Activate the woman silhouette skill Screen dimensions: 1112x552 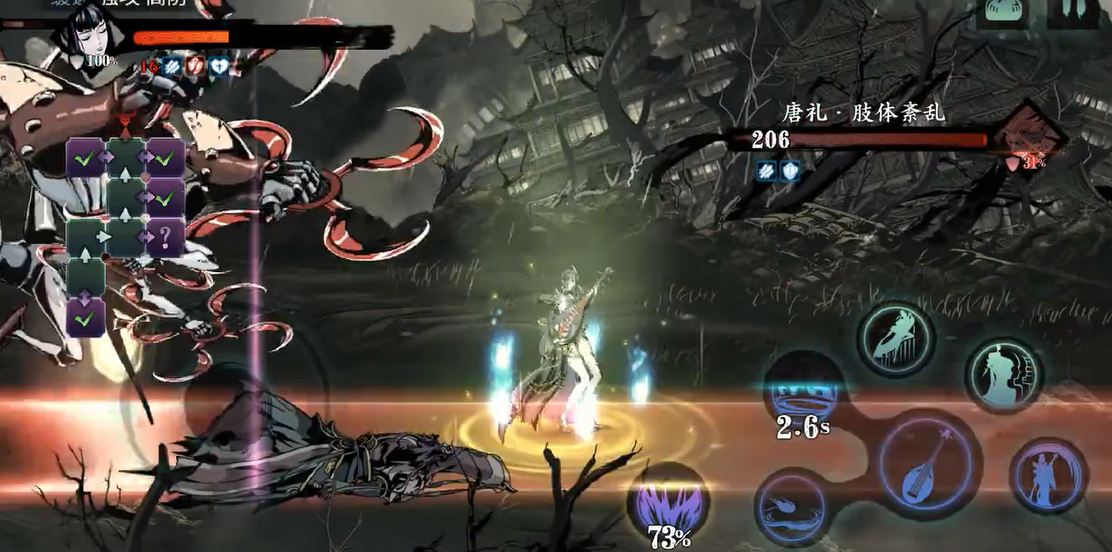(x=1003, y=375)
